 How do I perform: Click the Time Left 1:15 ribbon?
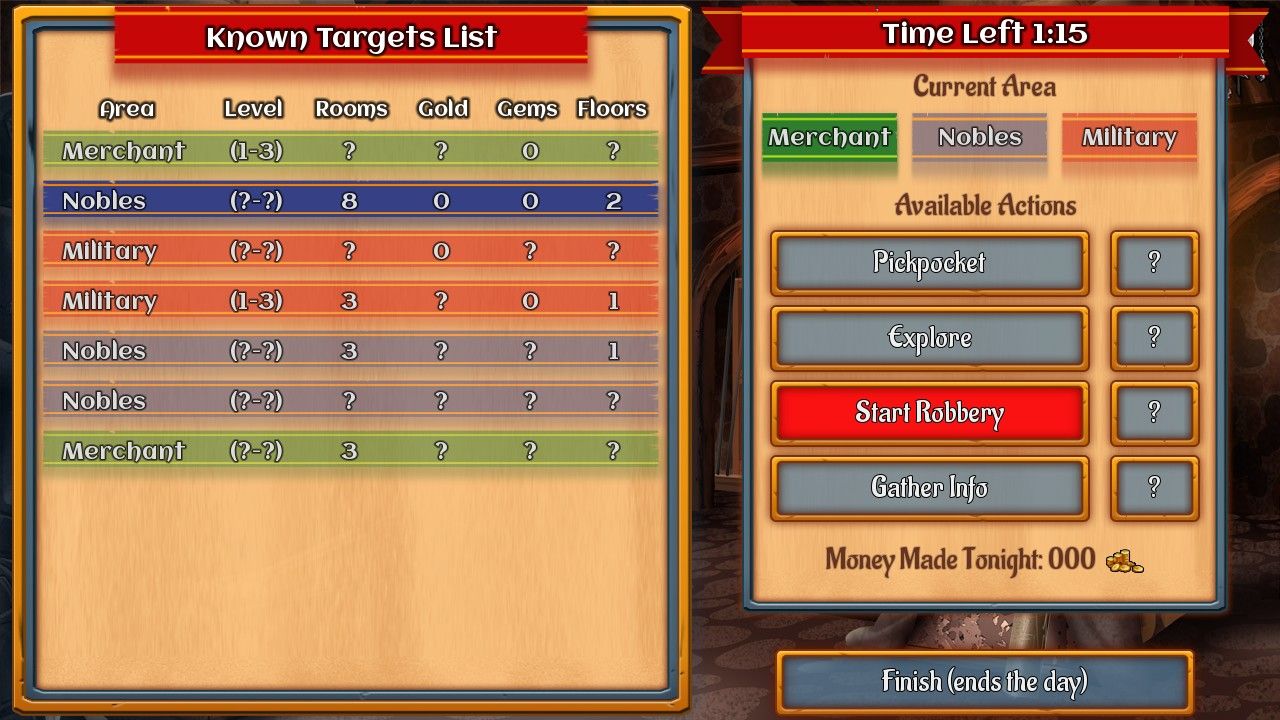coord(985,33)
